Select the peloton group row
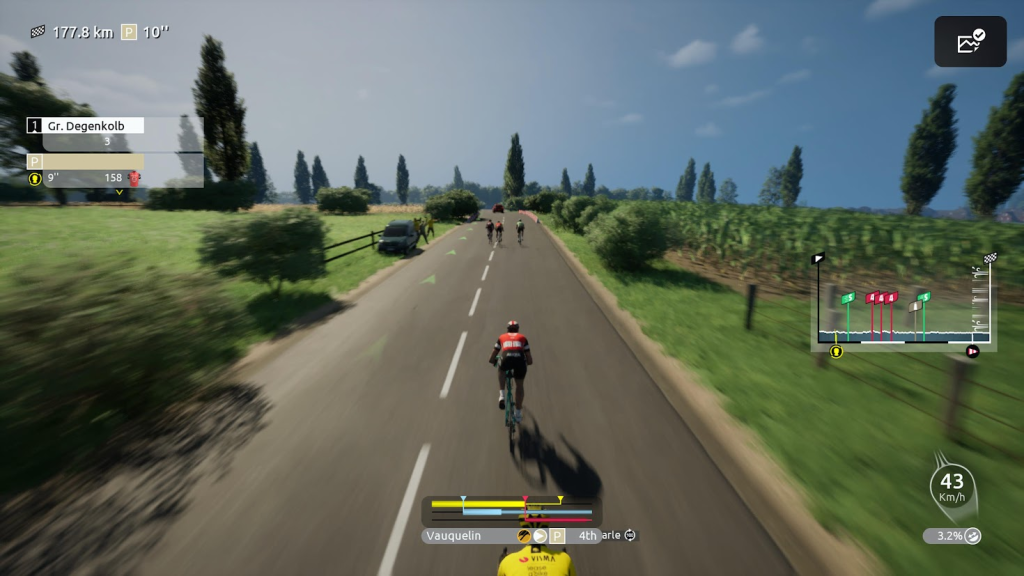Viewport: 1024px width, 576px height. tap(86, 161)
